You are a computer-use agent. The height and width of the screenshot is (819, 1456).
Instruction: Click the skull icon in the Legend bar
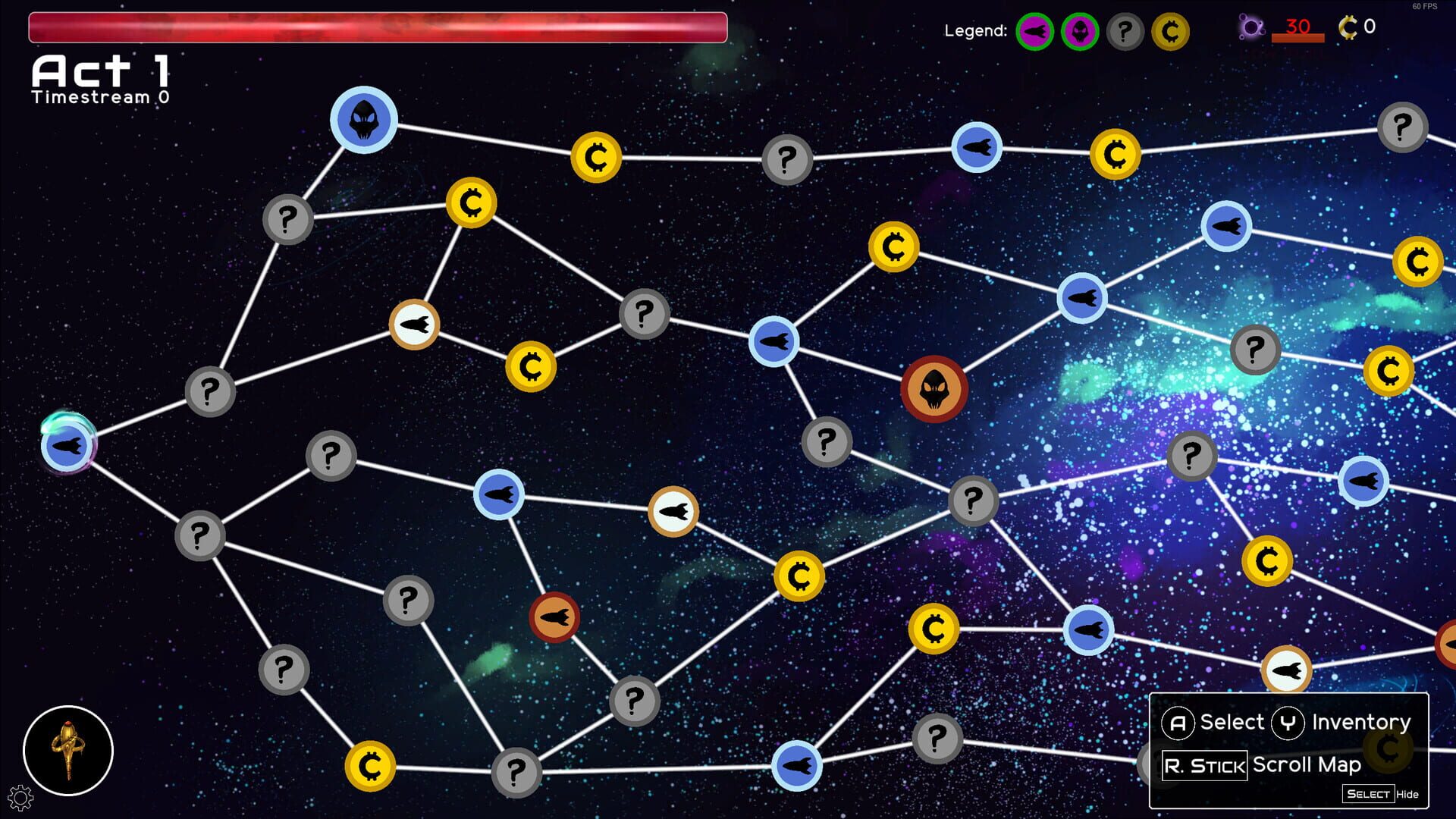pos(1079,32)
